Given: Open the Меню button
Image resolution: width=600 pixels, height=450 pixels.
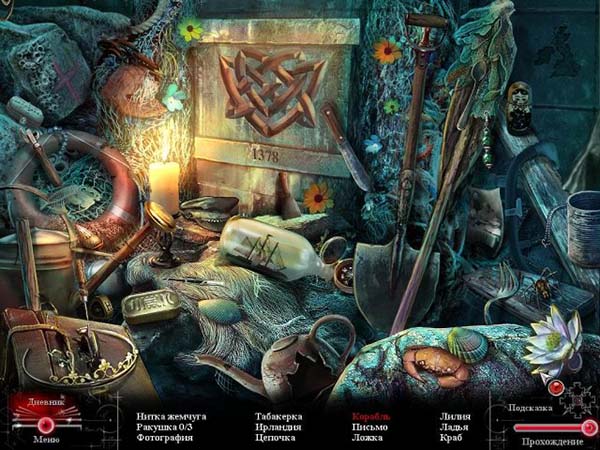Looking at the screenshot, I should 45,438.
